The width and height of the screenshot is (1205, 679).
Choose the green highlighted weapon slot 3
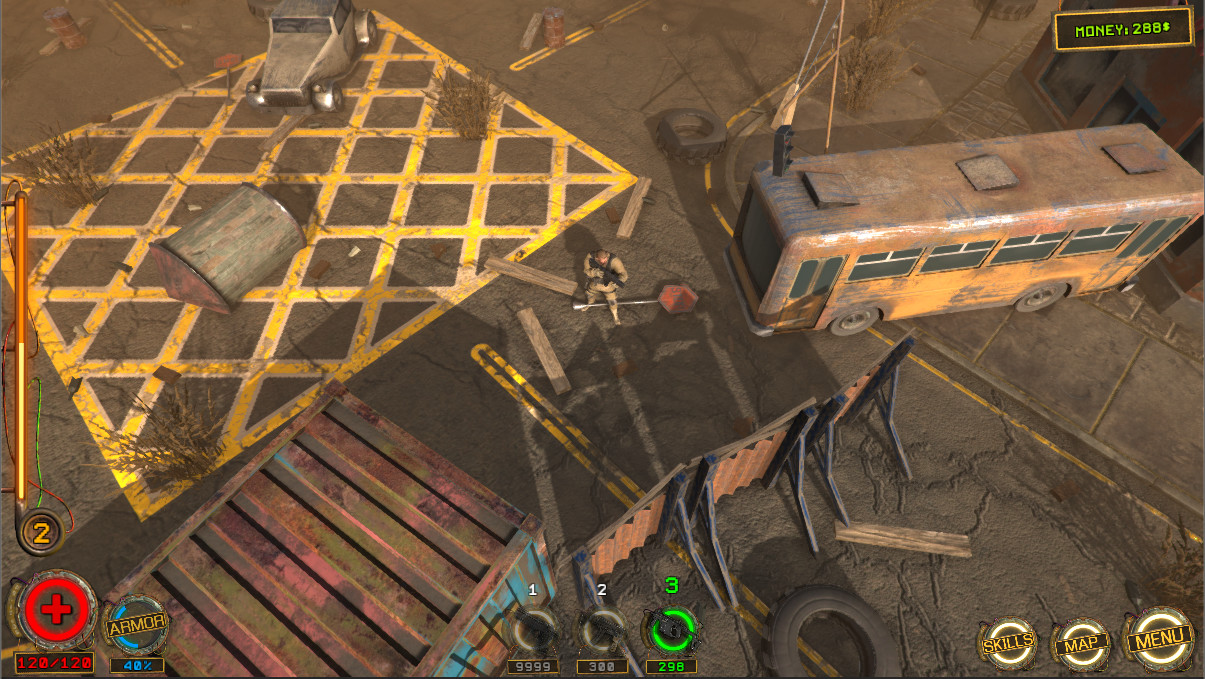tap(672, 630)
